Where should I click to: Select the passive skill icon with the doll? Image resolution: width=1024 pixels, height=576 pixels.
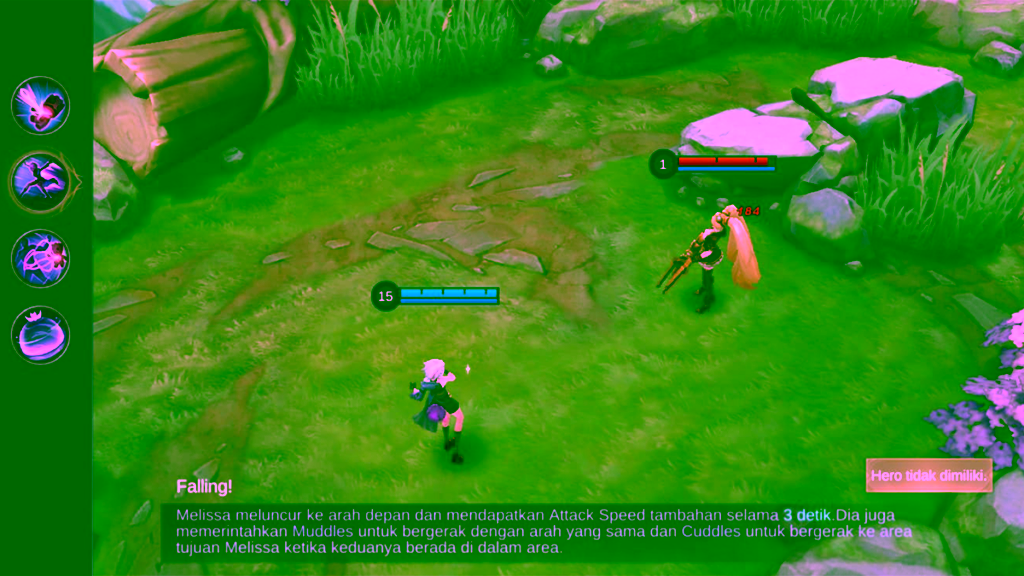point(40,105)
